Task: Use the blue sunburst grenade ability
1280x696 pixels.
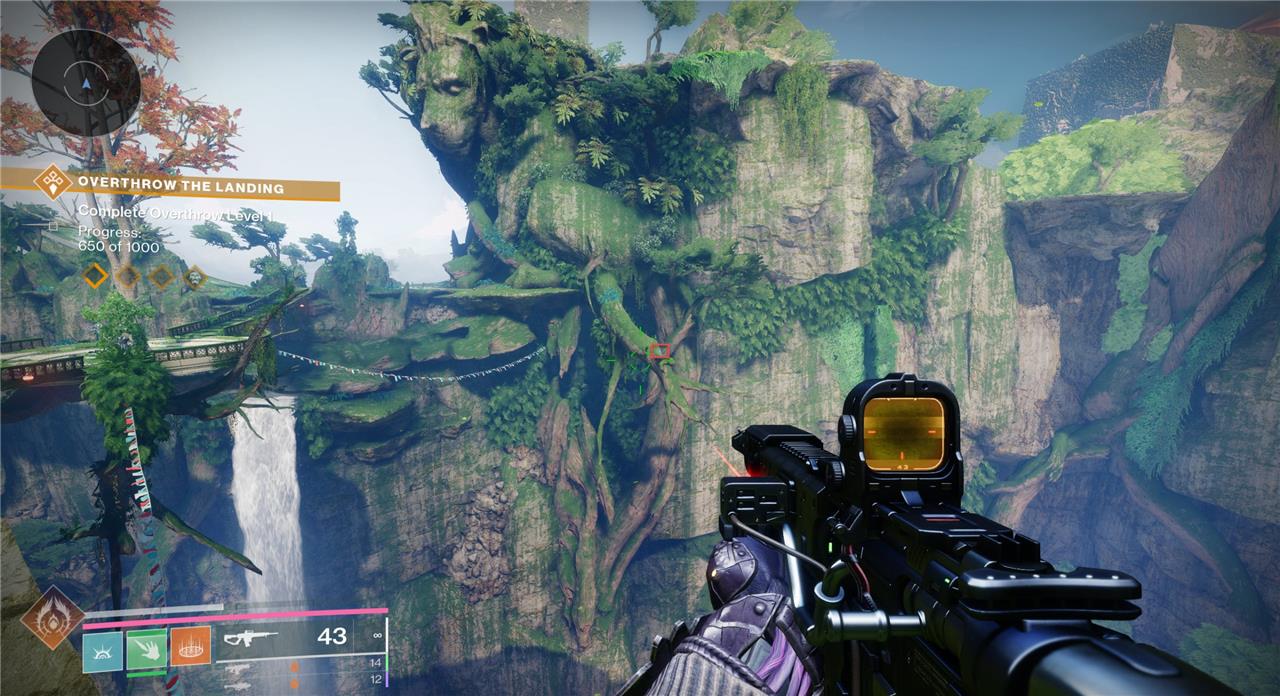Action: click(x=101, y=648)
